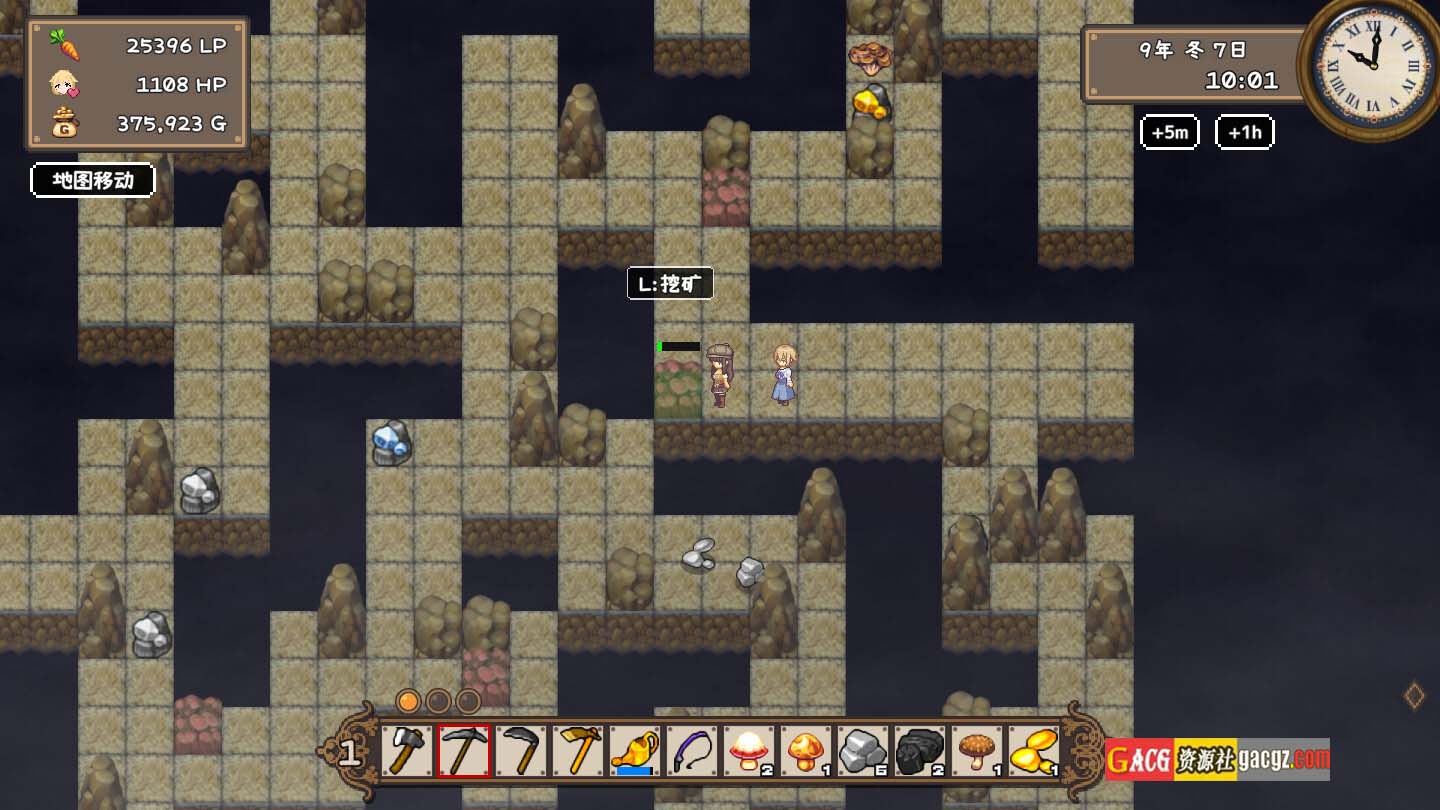The image size is (1440, 810).
Task: Skip ahead using the +1h button
Action: click(x=1244, y=132)
